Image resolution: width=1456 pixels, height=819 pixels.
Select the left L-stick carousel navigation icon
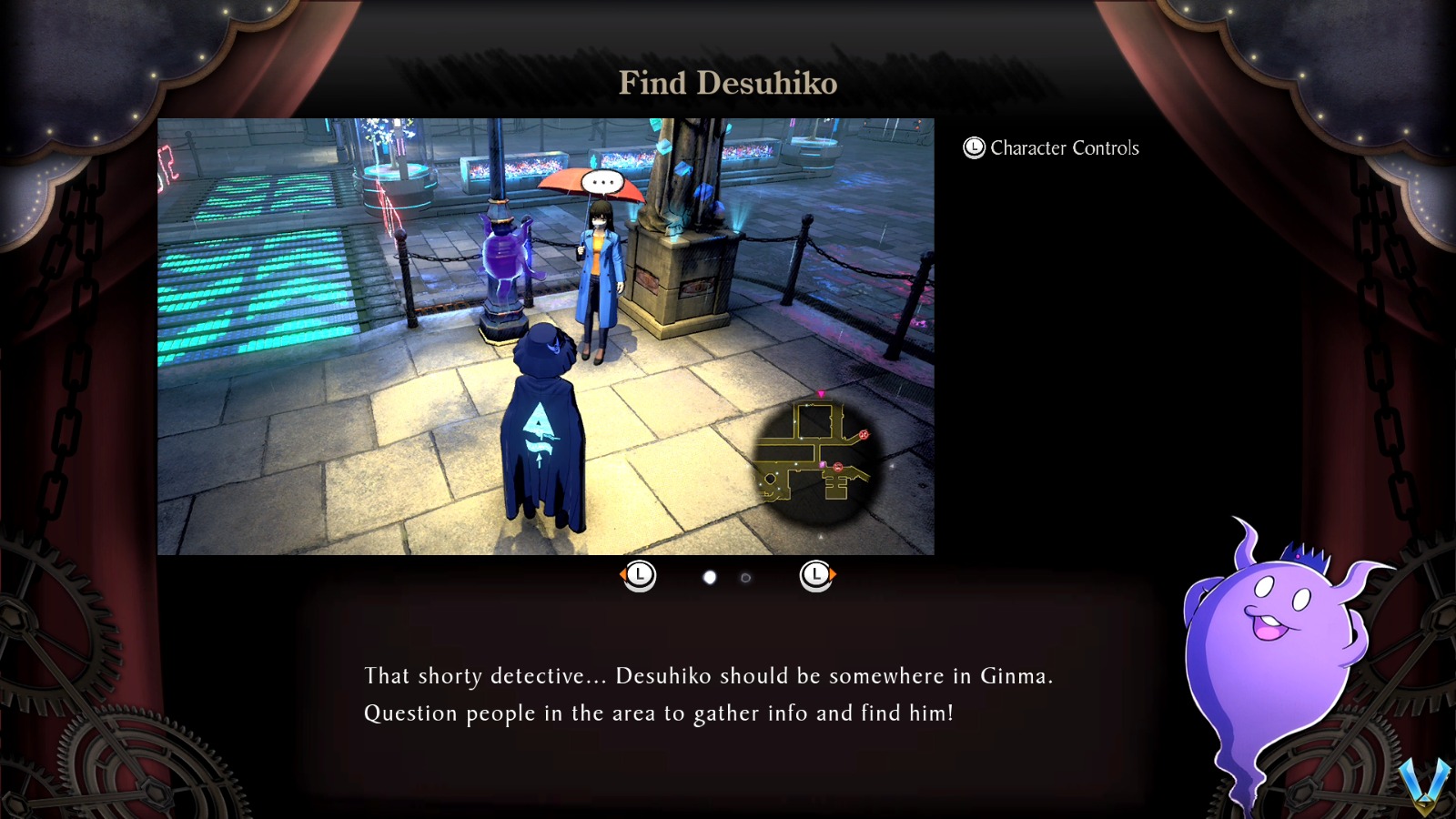(640, 575)
